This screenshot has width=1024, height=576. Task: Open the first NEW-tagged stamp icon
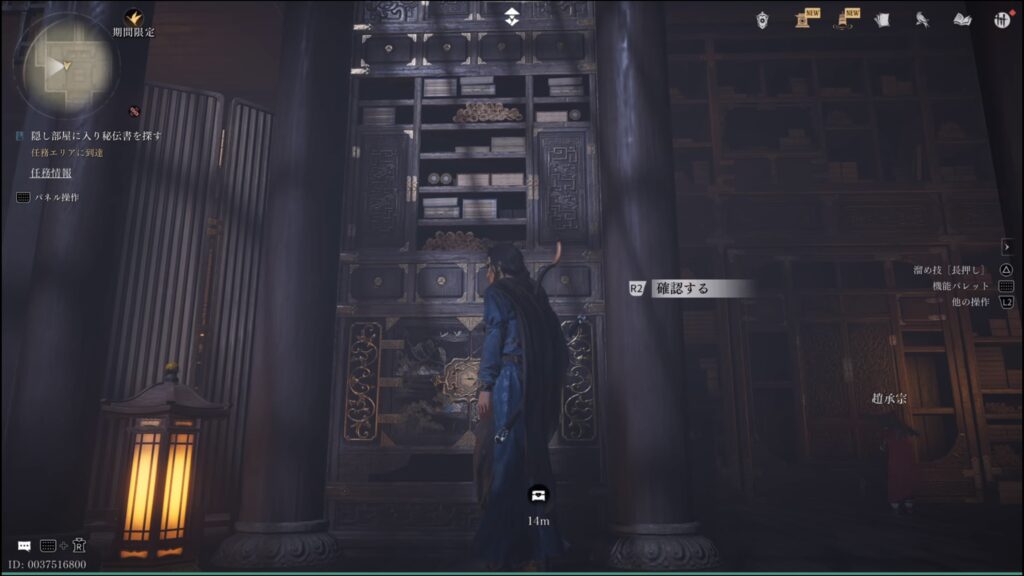pyautogui.click(x=803, y=19)
